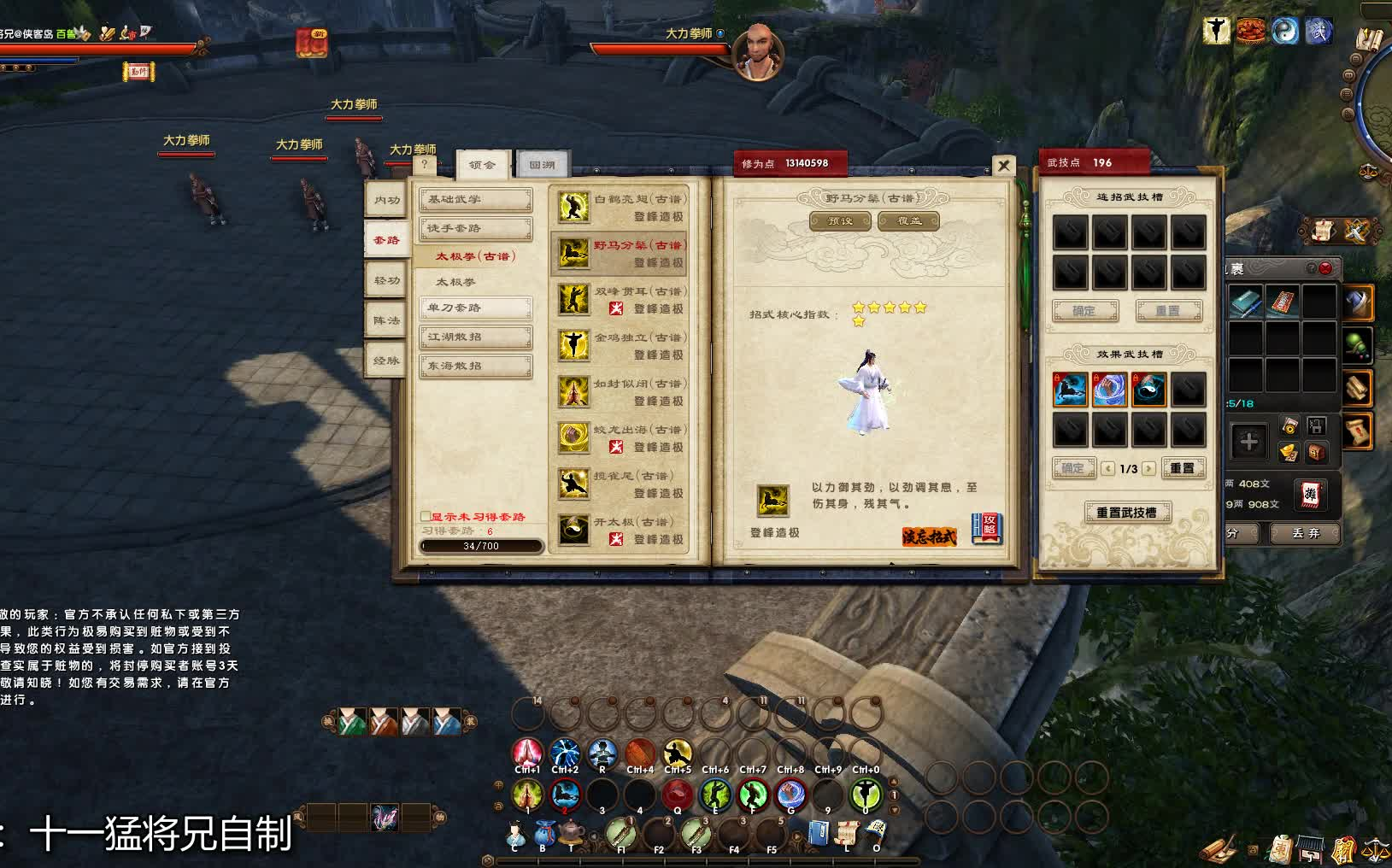The height and width of the screenshot is (868, 1392).
Task: Pick the 金鸡独立(古谱) move
Action: pos(620,346)
